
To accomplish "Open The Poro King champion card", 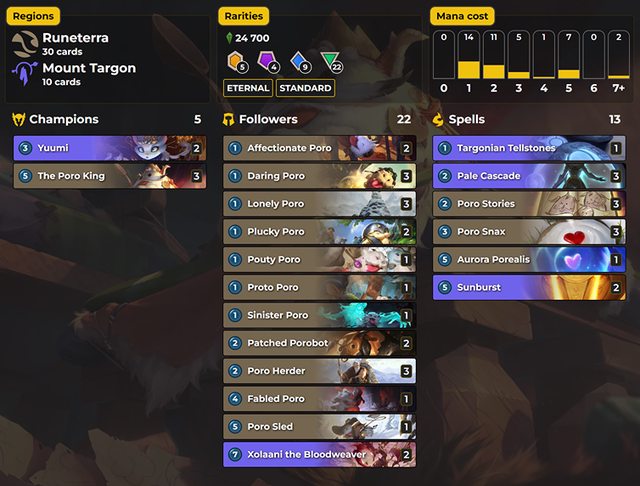I will tap(109, 176).
